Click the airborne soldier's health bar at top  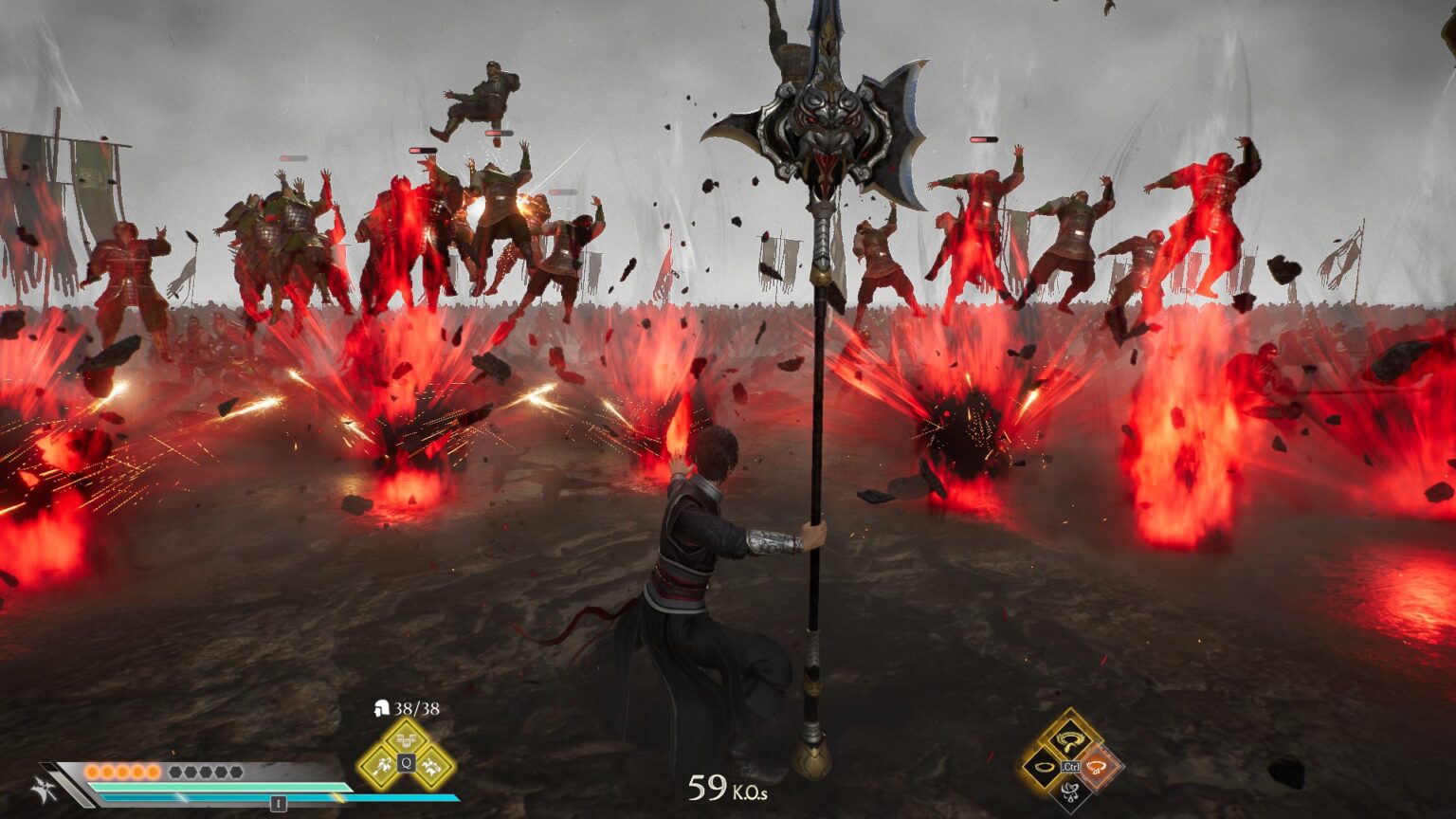click(498, 133)
